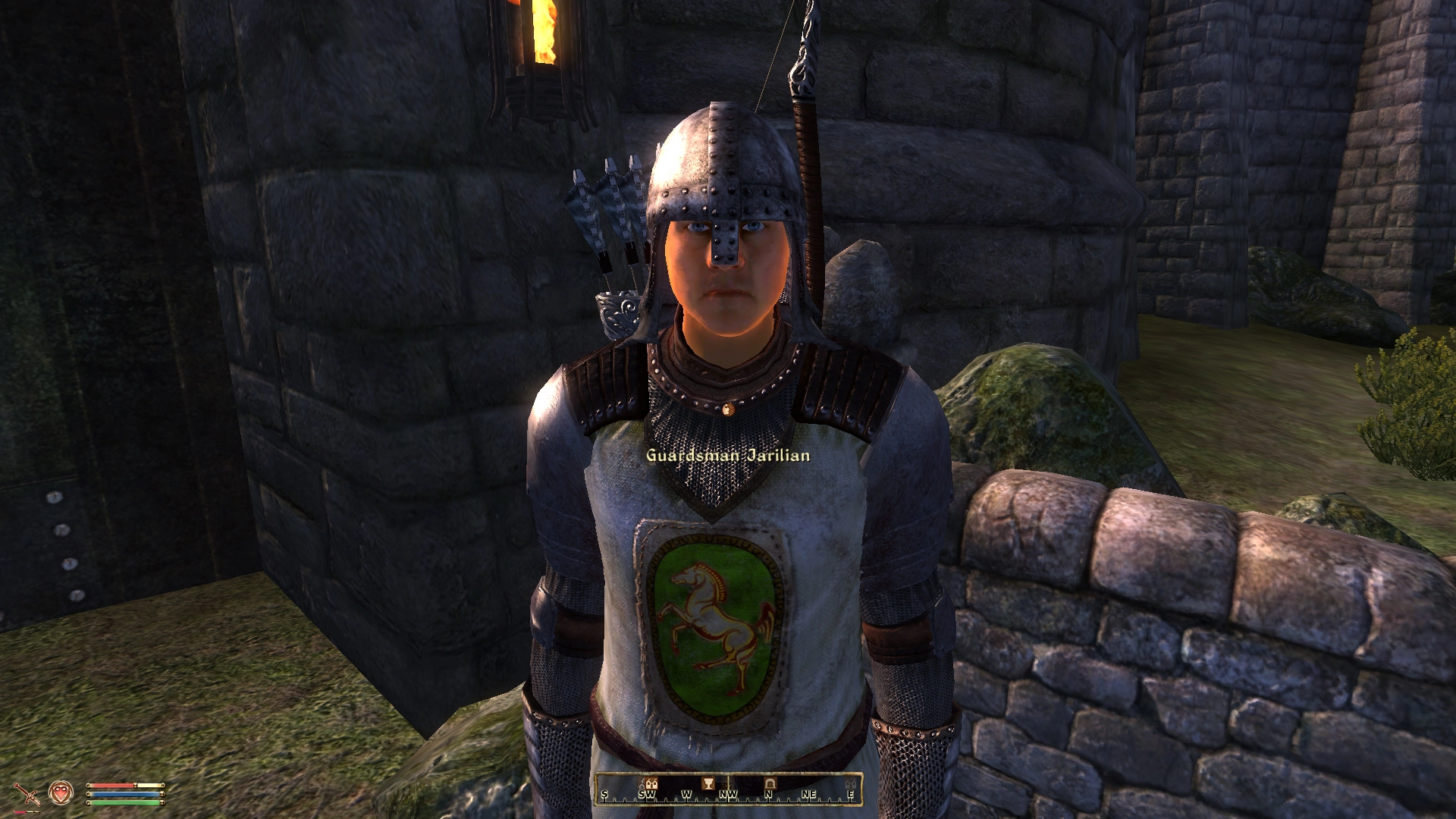This screenshot has width=1456, height=819.
Task: Click the heart-shaped active effect icon
Action: (61, 793)
